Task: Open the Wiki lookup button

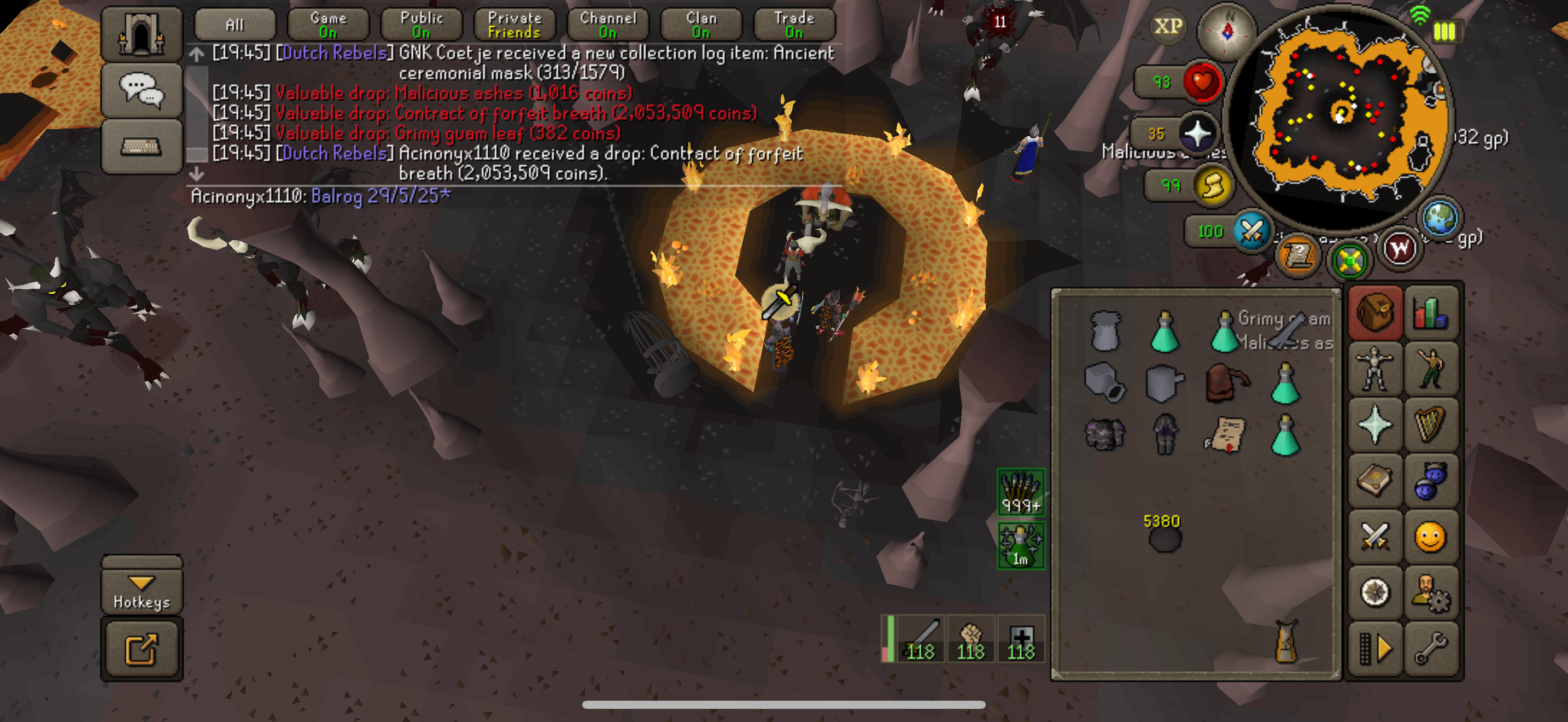Action: (x=1400, y=248)
